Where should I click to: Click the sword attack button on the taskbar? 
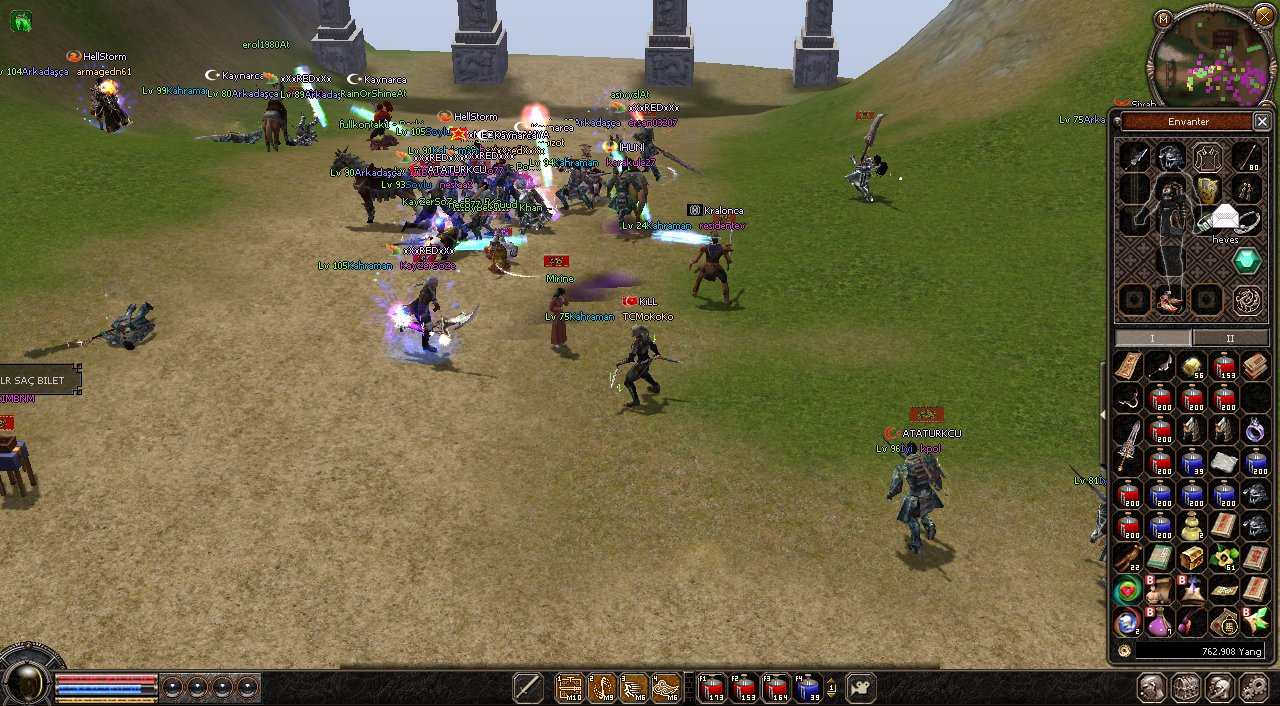(527, 687)
